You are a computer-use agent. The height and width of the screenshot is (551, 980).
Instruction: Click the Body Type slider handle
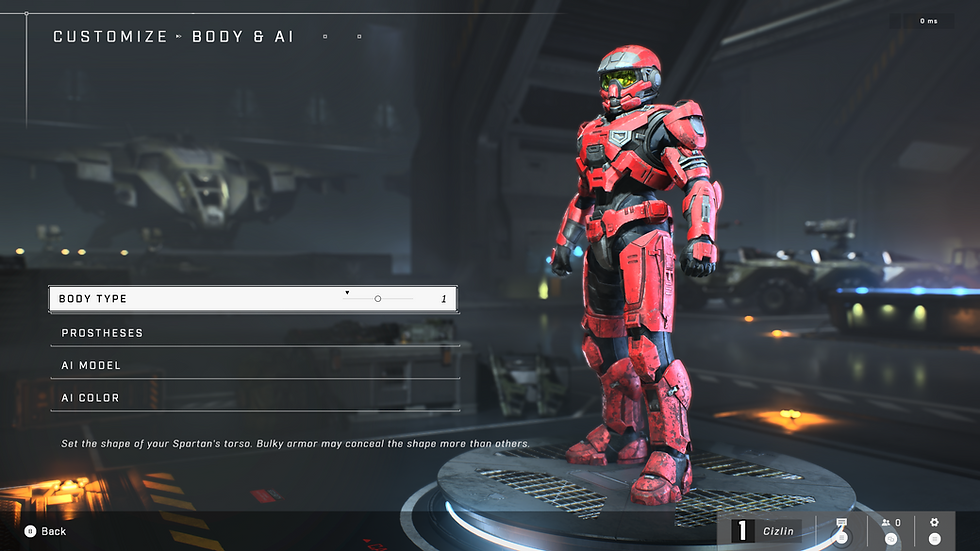378,299
